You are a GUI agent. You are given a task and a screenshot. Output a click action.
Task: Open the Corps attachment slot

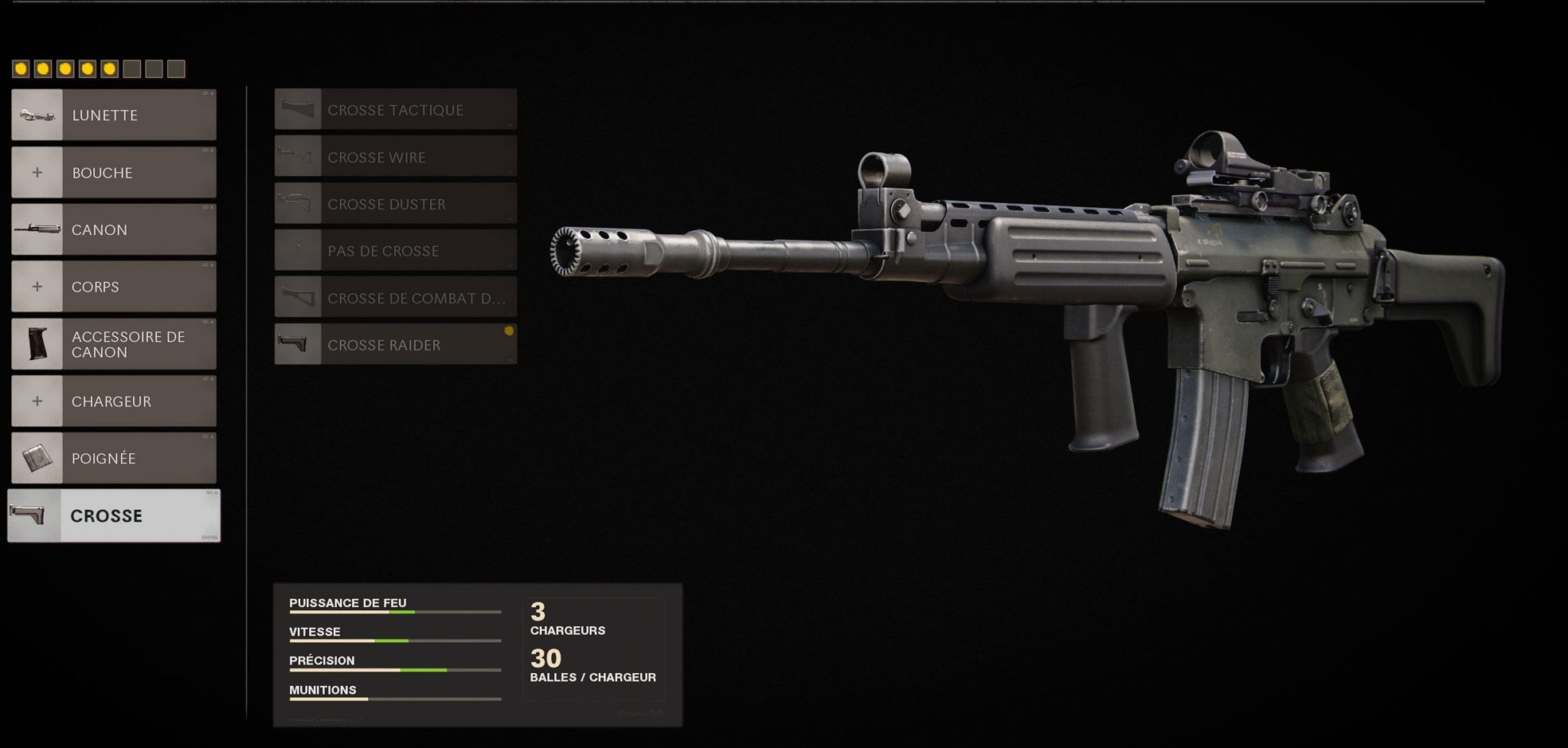tap(113, 286)
